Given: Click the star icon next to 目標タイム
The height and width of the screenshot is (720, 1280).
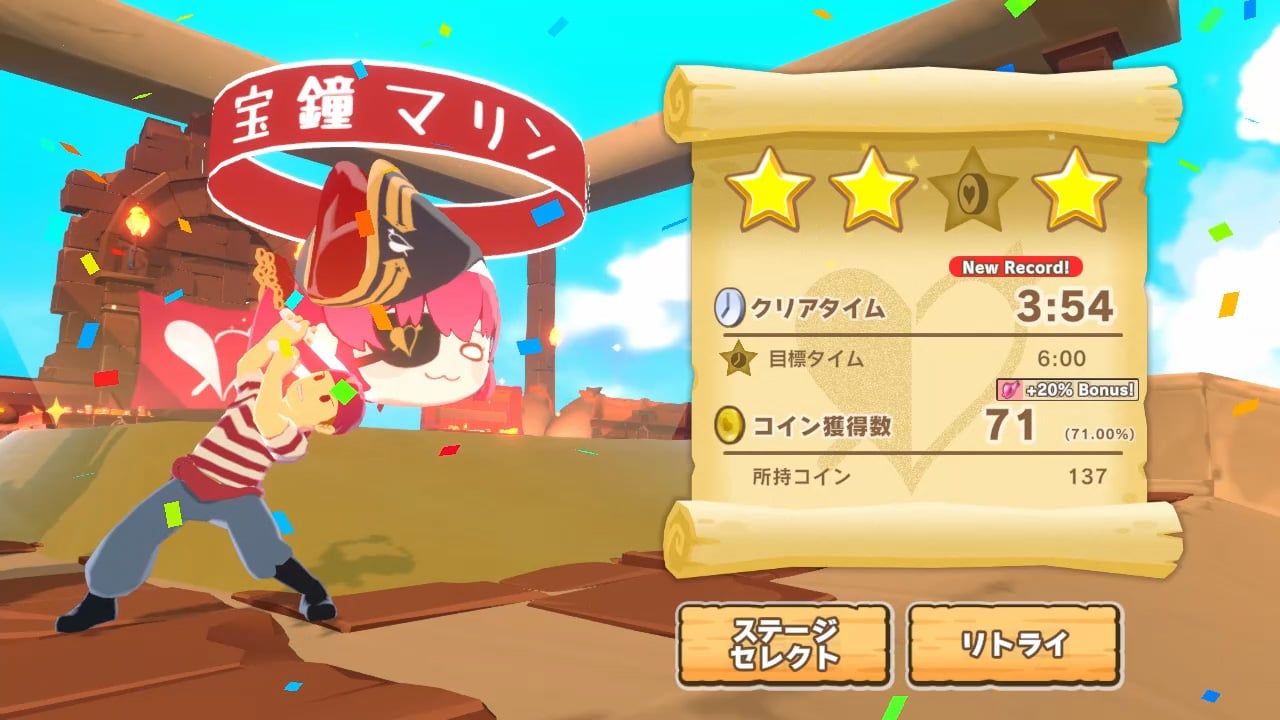Looking at the screenshot, I should [734, 357].
